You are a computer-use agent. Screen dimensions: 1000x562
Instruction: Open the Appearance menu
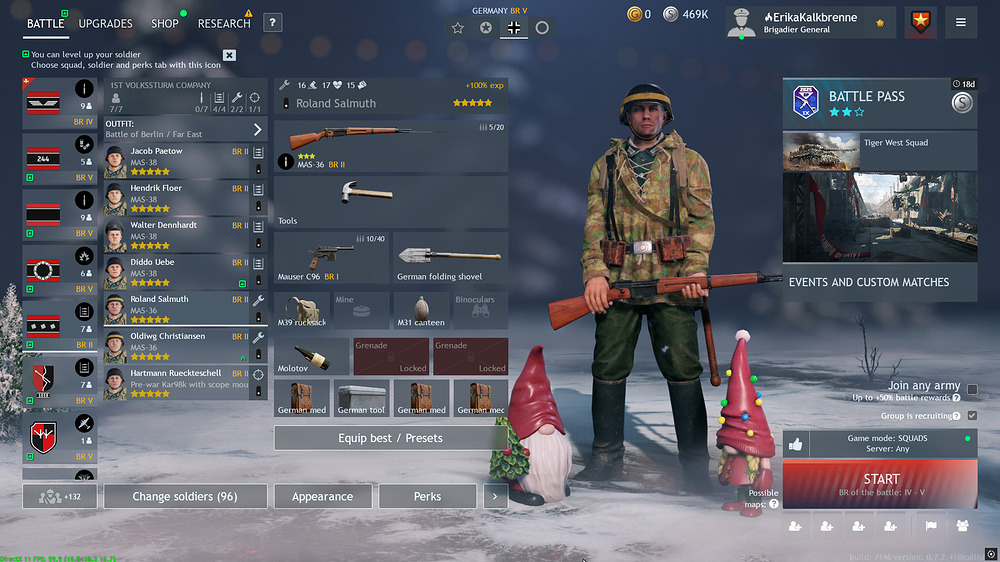tap(322, 496)
